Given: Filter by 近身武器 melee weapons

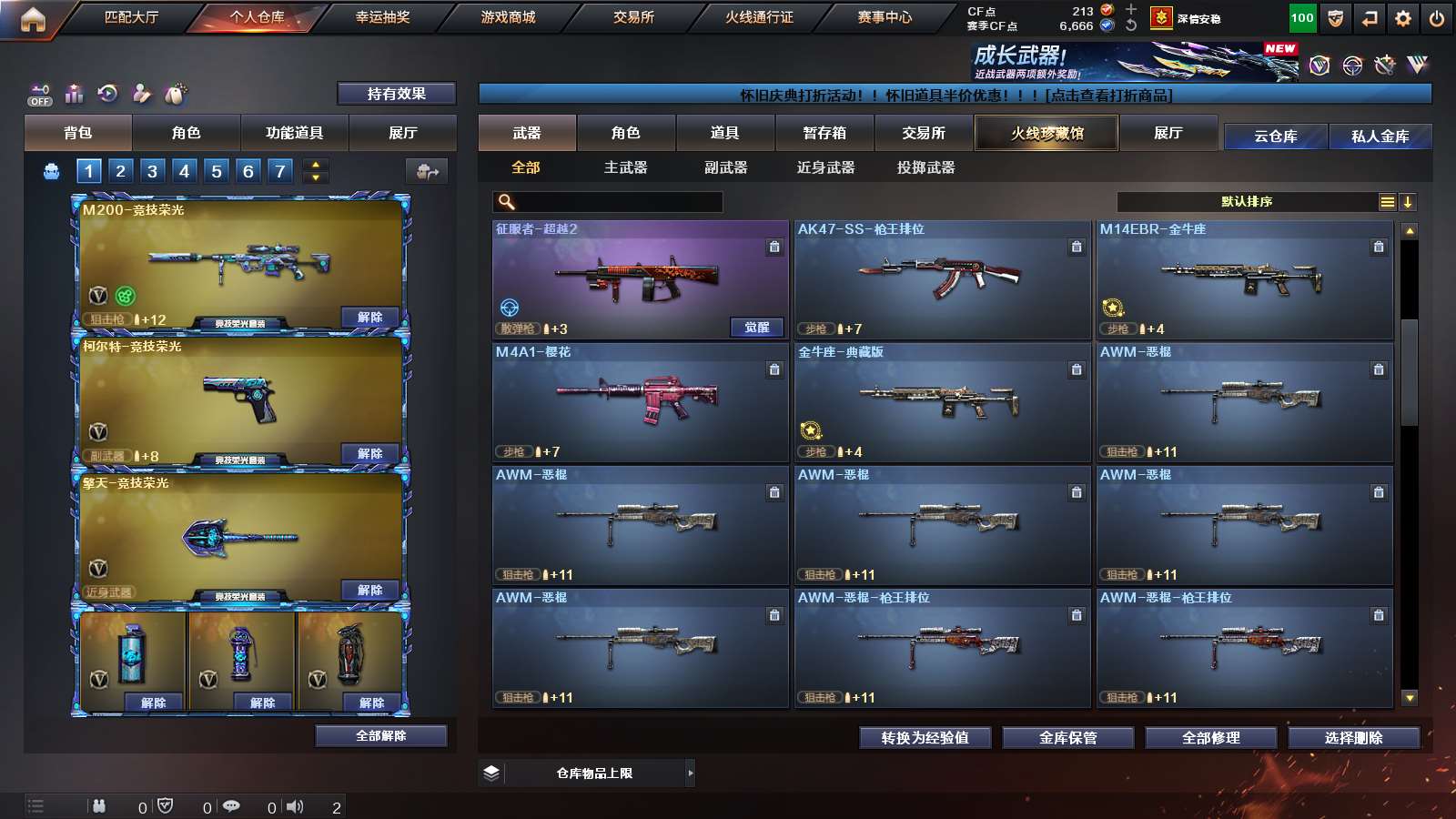Looking at the screenshot, I should tap(825, 167).
